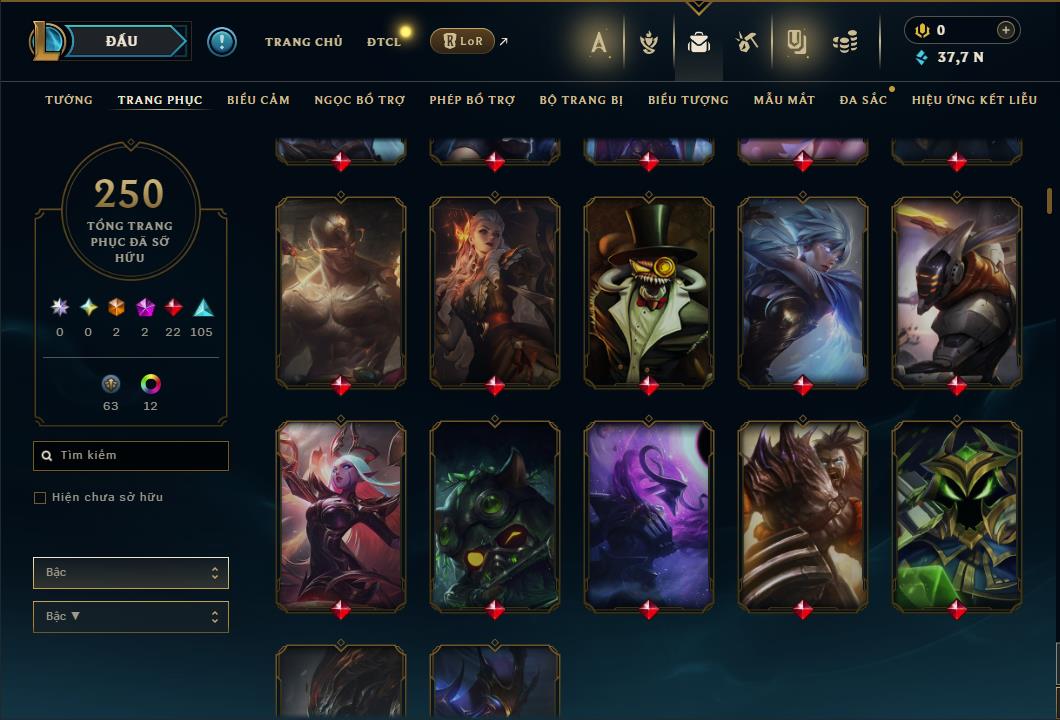
Task: Open the ĐA SẮC chromas tab
Action: point(863,100)
